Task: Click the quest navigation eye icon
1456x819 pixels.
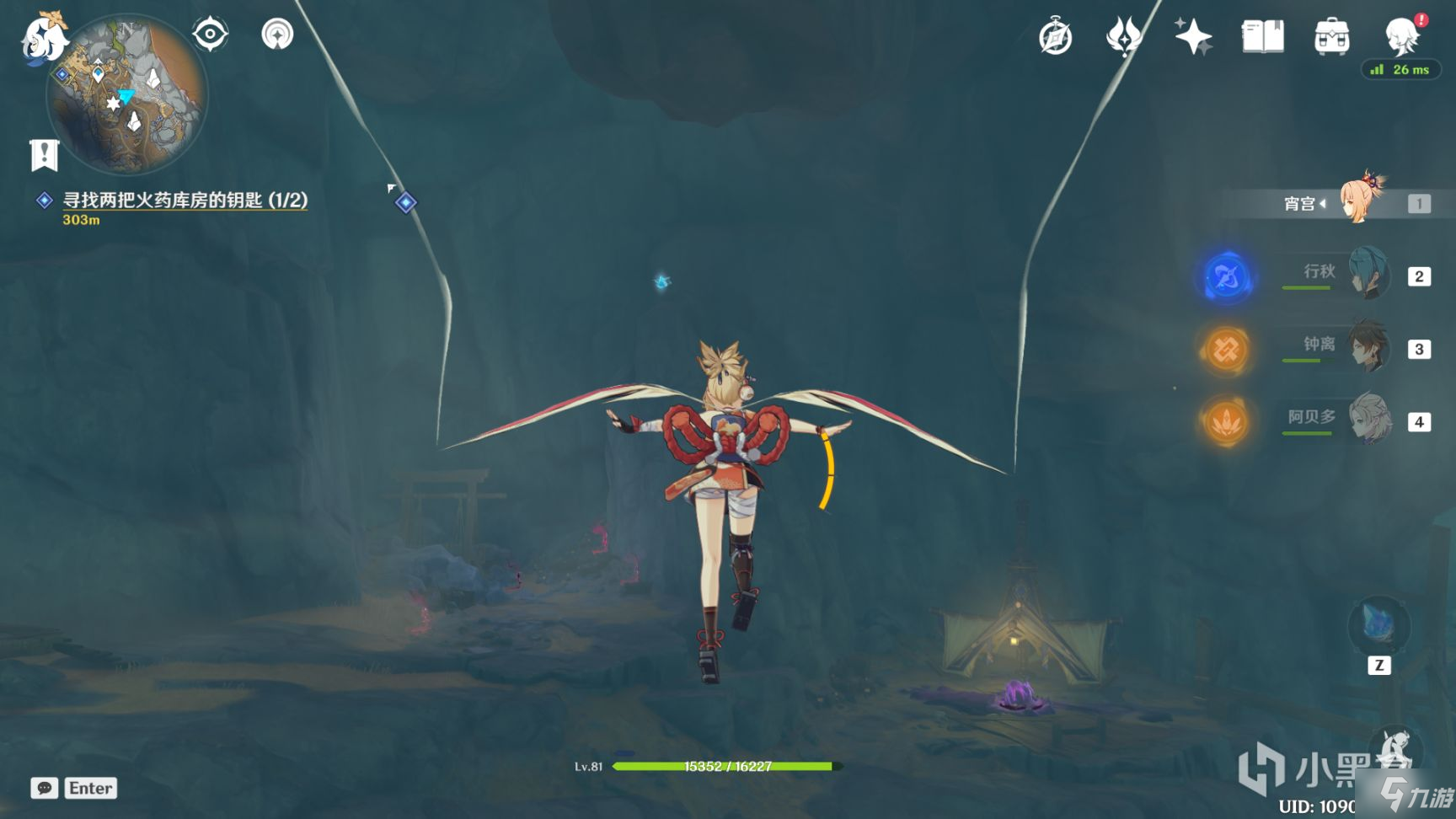Action: tap(210, 35)
